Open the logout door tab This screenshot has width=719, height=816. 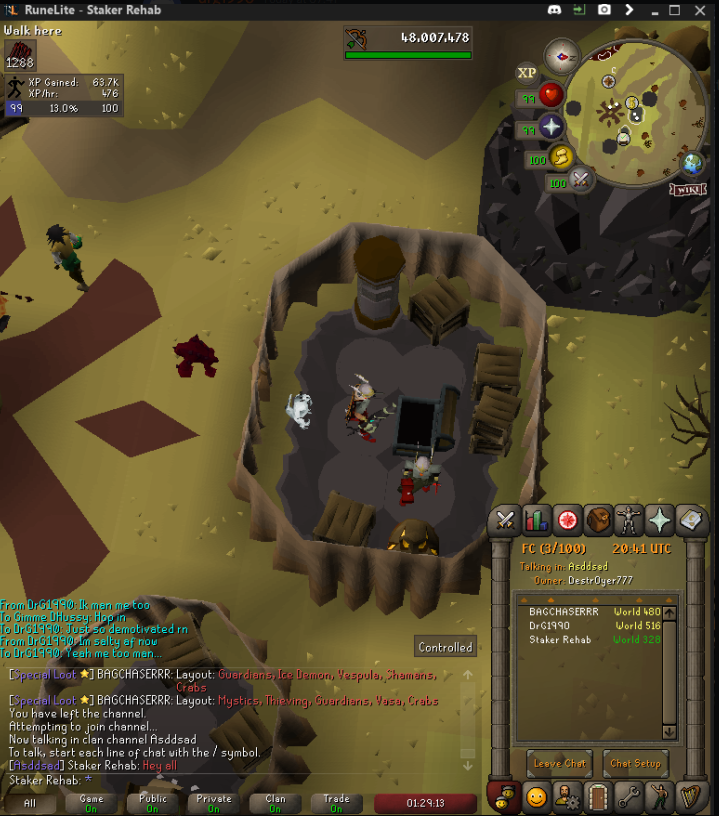coord(598,797)
